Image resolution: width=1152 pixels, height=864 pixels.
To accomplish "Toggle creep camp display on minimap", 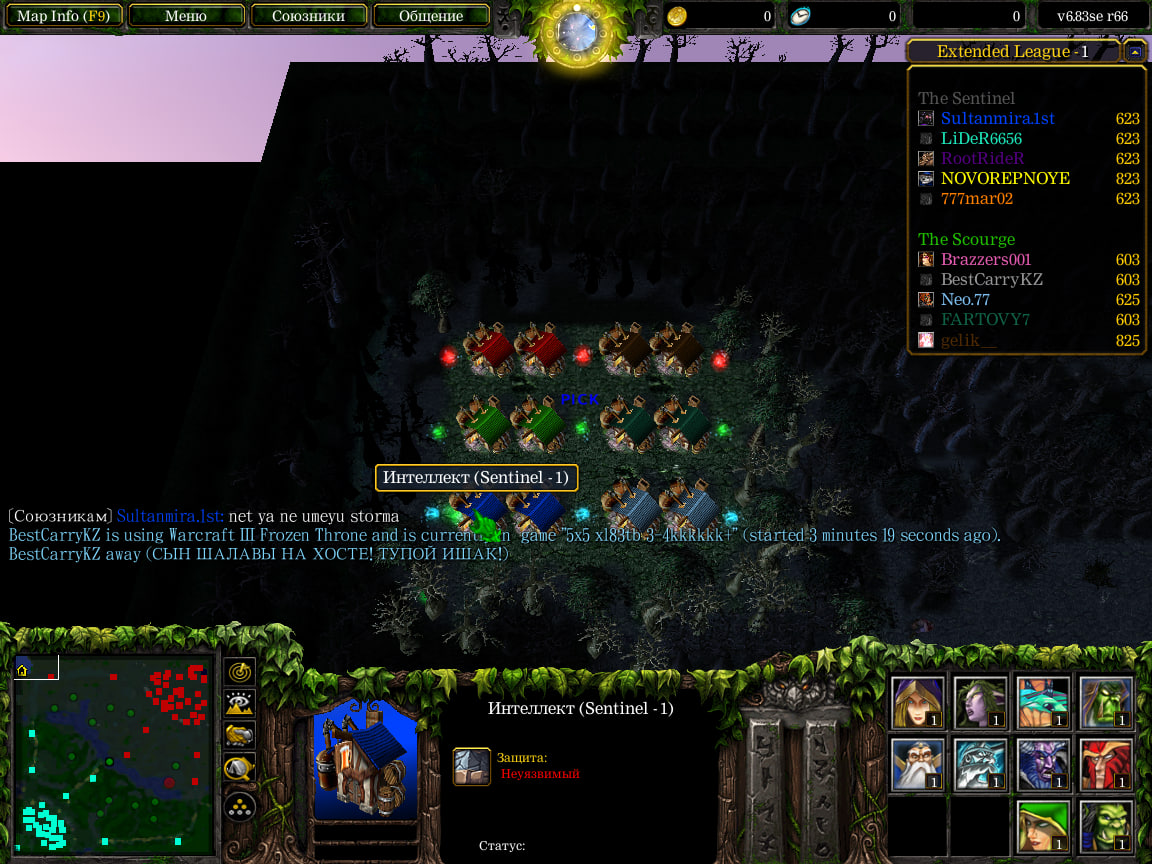I will click(x=240, y=768).
